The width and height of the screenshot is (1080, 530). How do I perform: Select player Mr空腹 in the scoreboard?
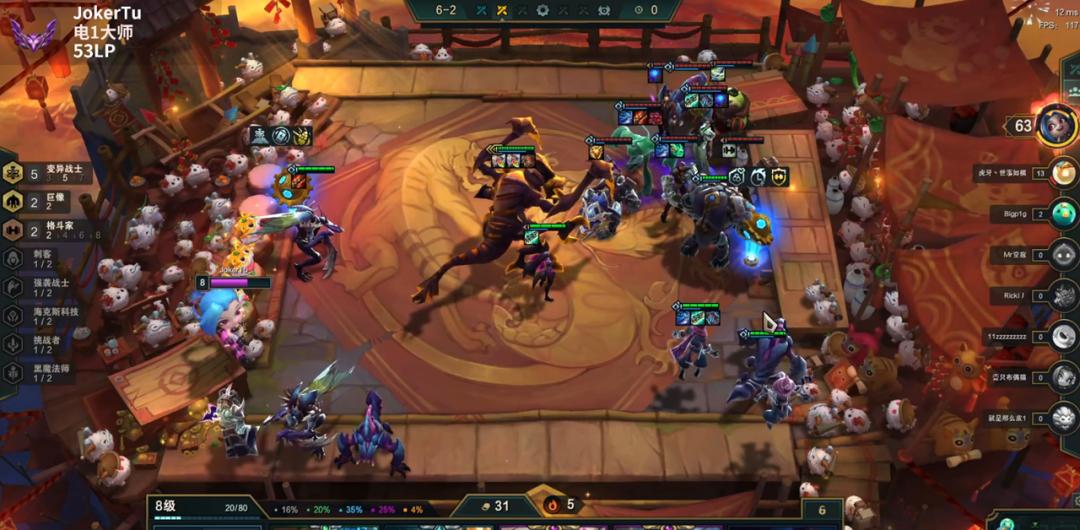click(1063, 255)
